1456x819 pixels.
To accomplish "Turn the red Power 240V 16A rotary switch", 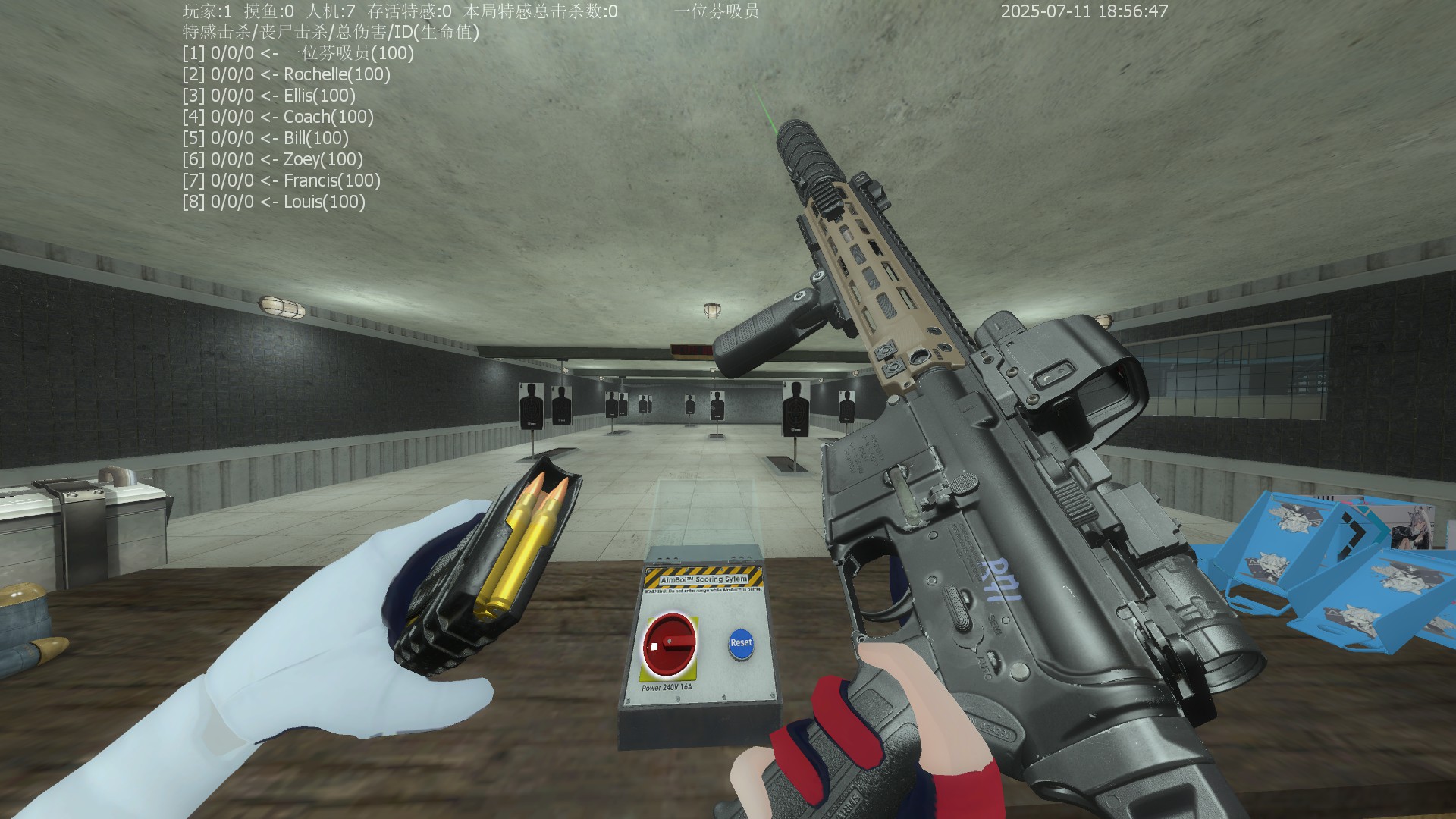I will click(x=671, y=641).
